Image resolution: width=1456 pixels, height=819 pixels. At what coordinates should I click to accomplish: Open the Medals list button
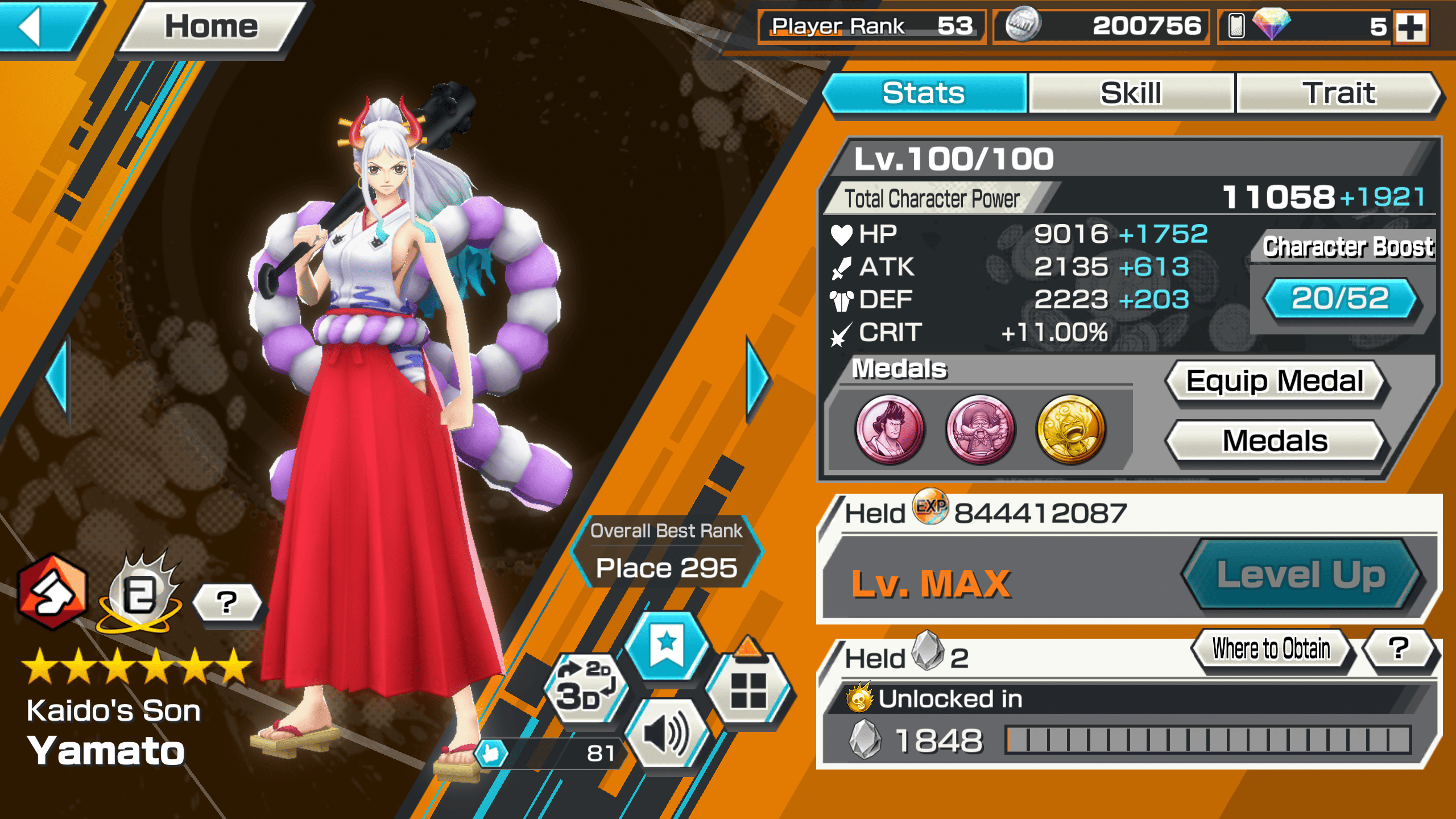(x=1275, y=441)
